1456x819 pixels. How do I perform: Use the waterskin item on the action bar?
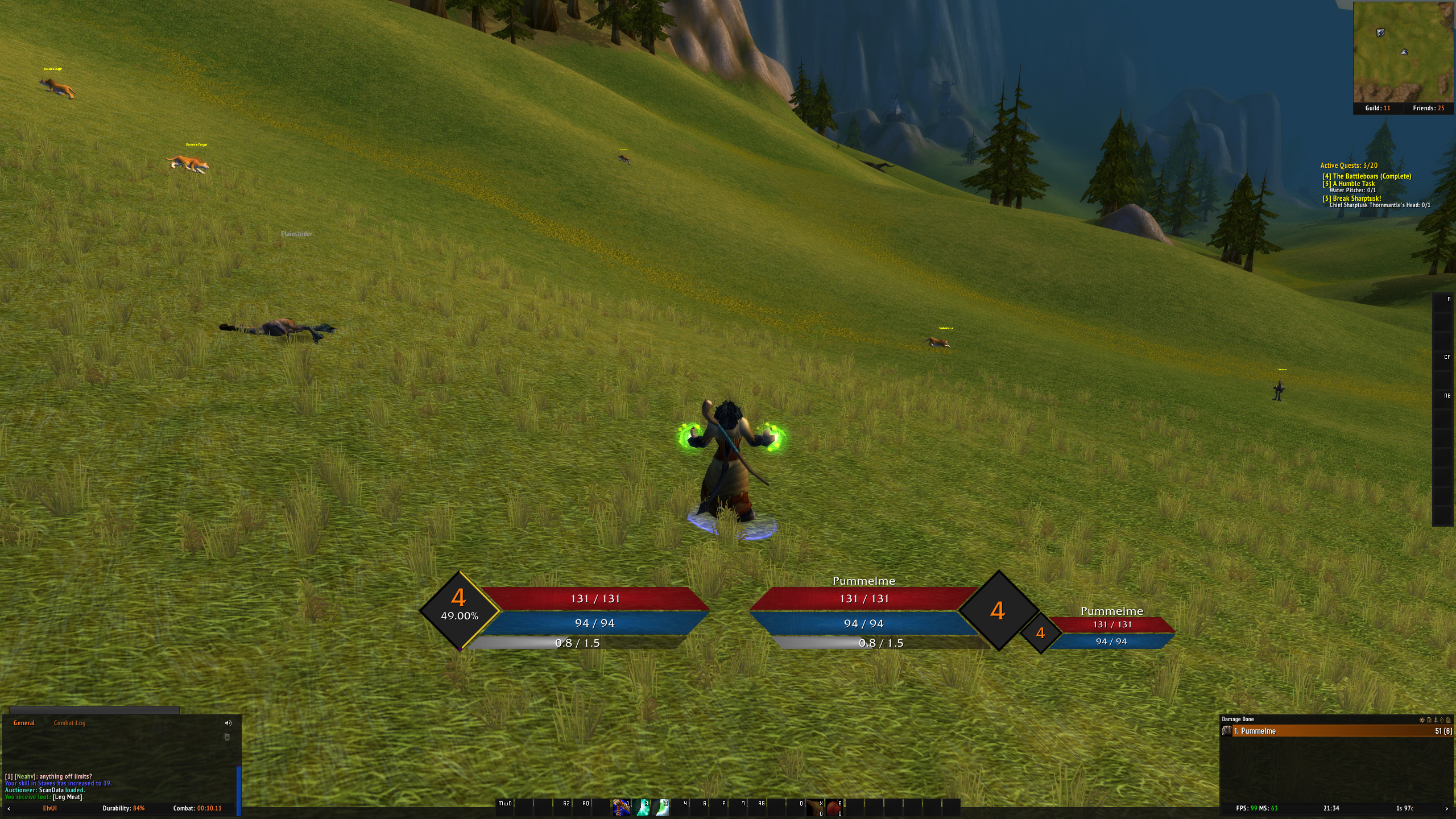click(x=815, y=808)
